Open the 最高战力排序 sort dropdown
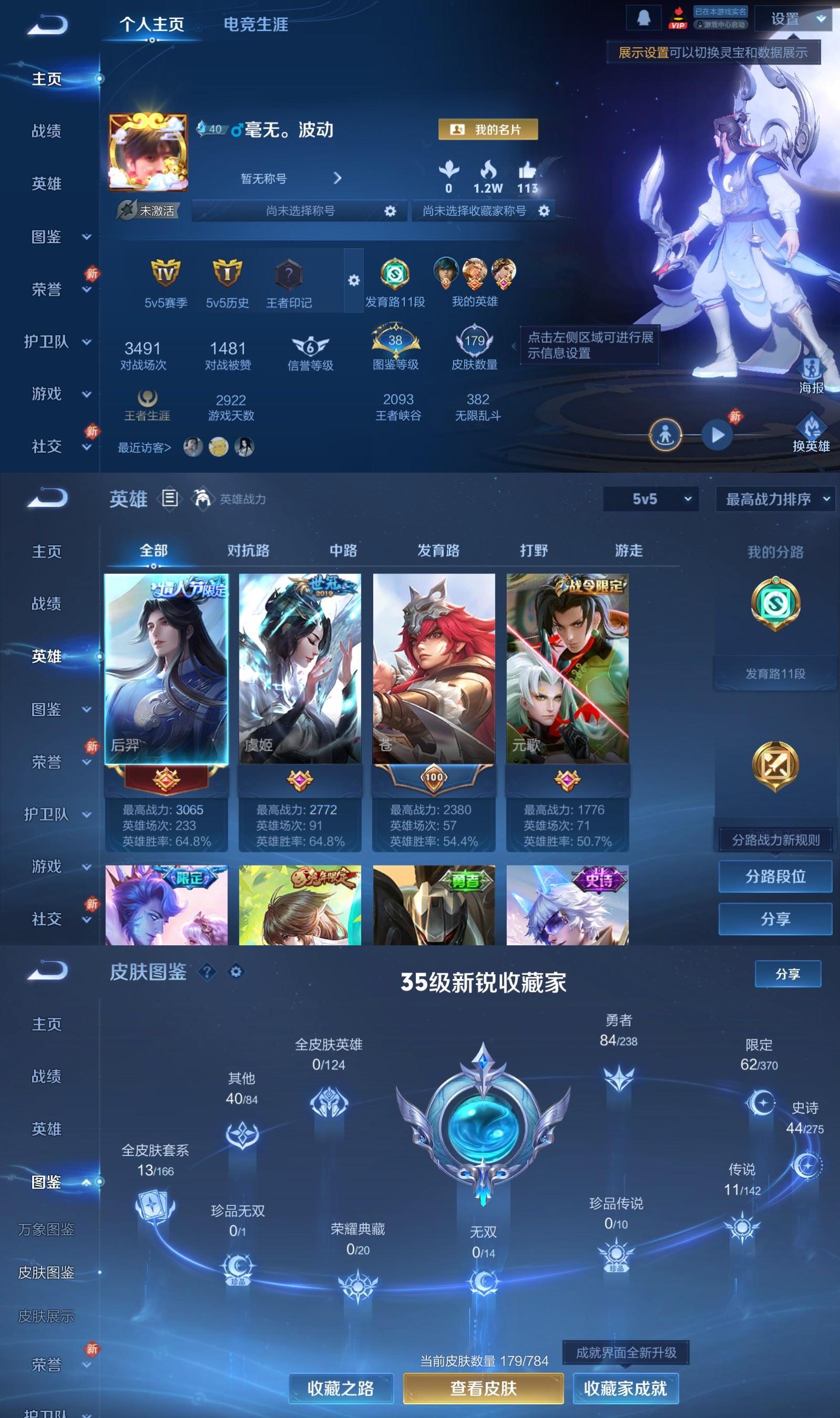The image size is (840, 1418). point(776,499)
